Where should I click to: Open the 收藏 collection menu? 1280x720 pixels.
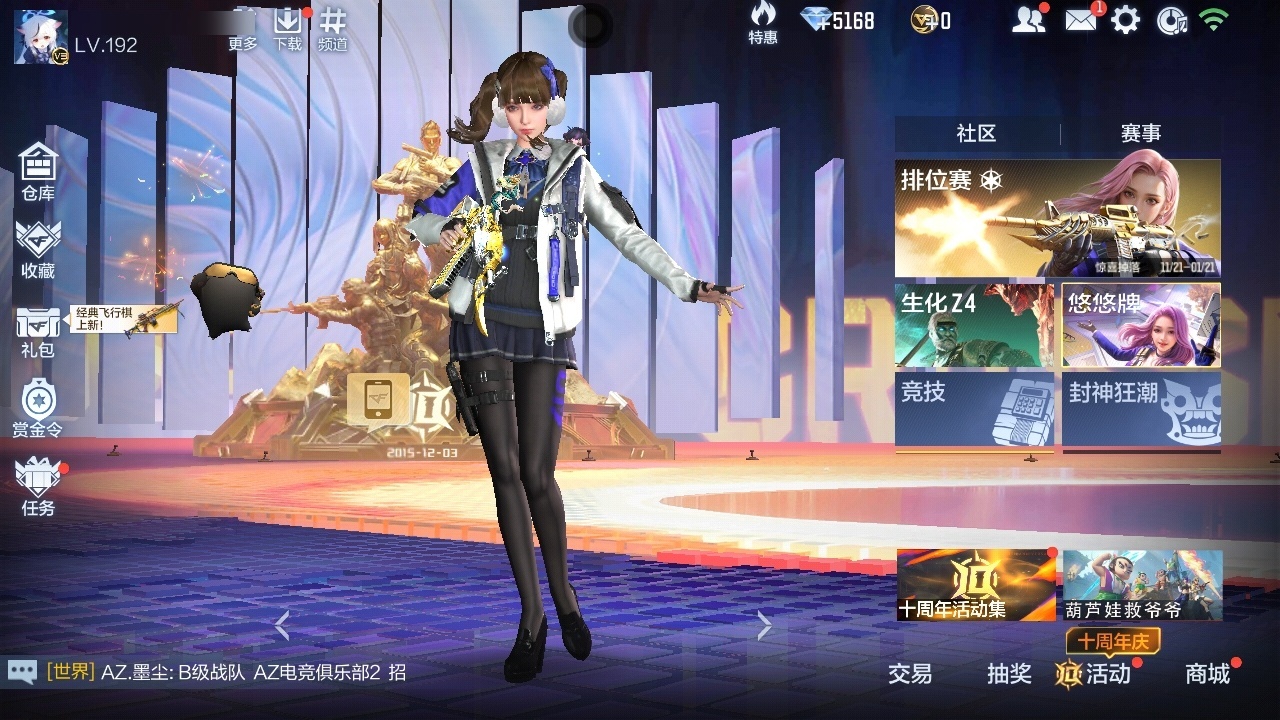pos(38,249)
